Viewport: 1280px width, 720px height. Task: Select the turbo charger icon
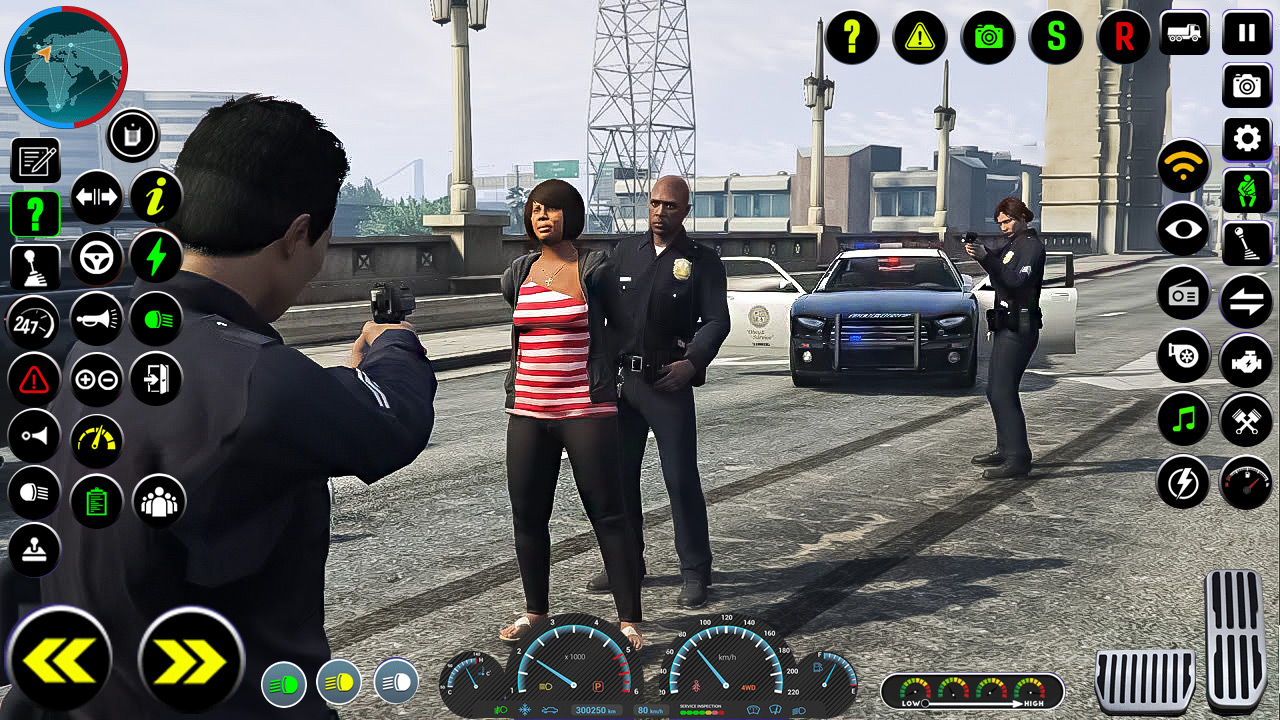[x=1183, y=357]
